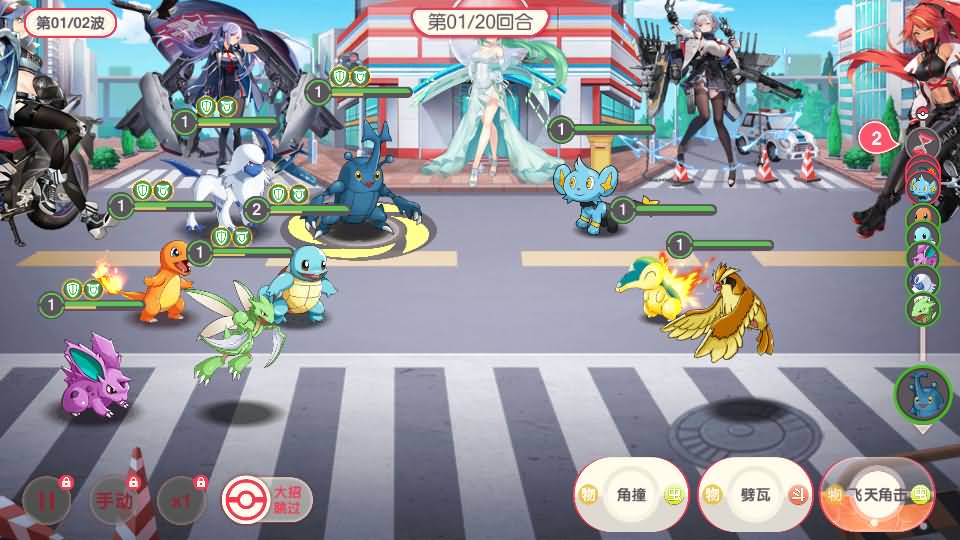Toggle the 大招跳过 ultimate skip button
The width and height of the screenshot is (960, 540).
267,498
